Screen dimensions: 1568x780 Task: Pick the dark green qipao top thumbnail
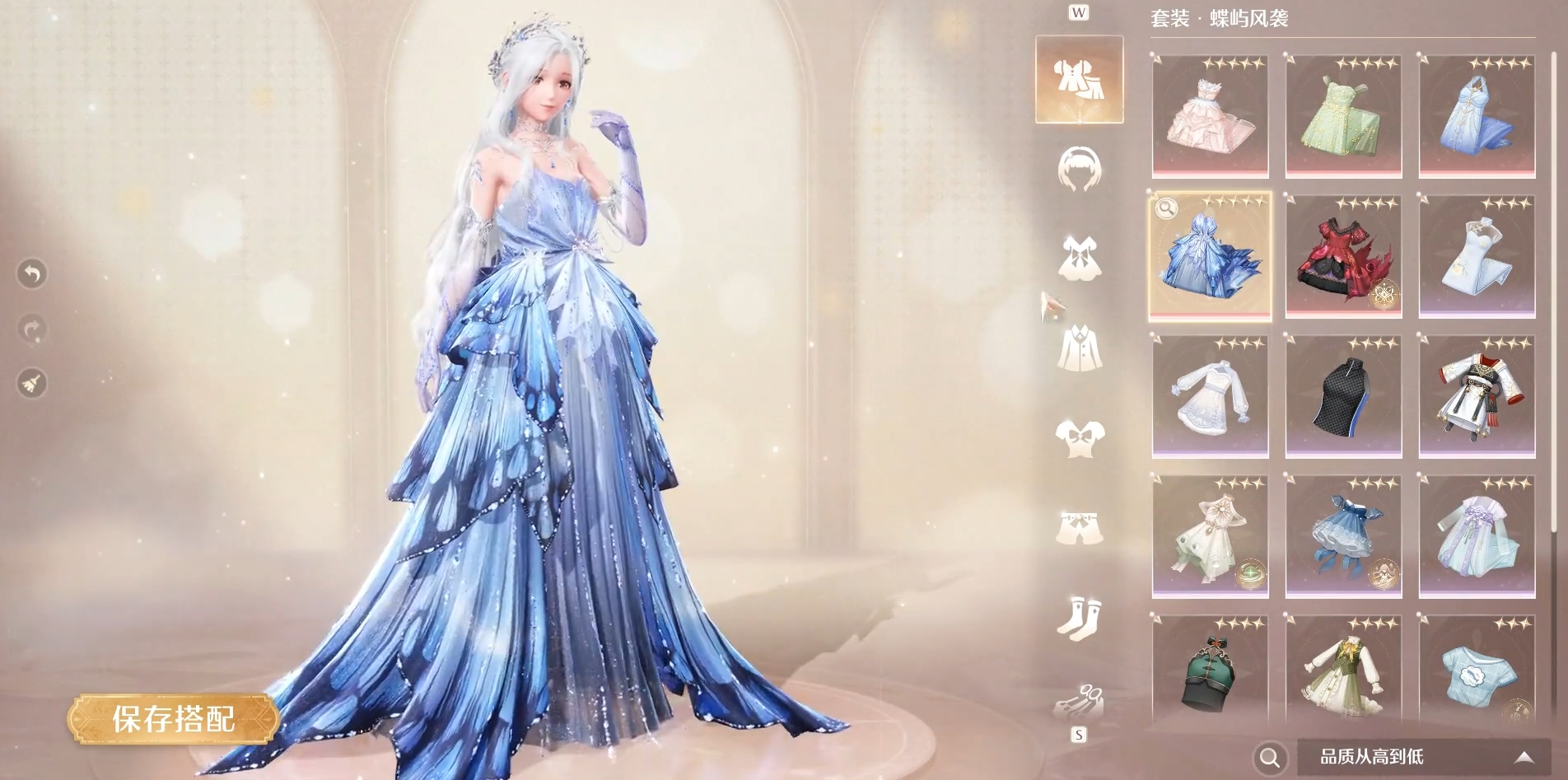1210,671
